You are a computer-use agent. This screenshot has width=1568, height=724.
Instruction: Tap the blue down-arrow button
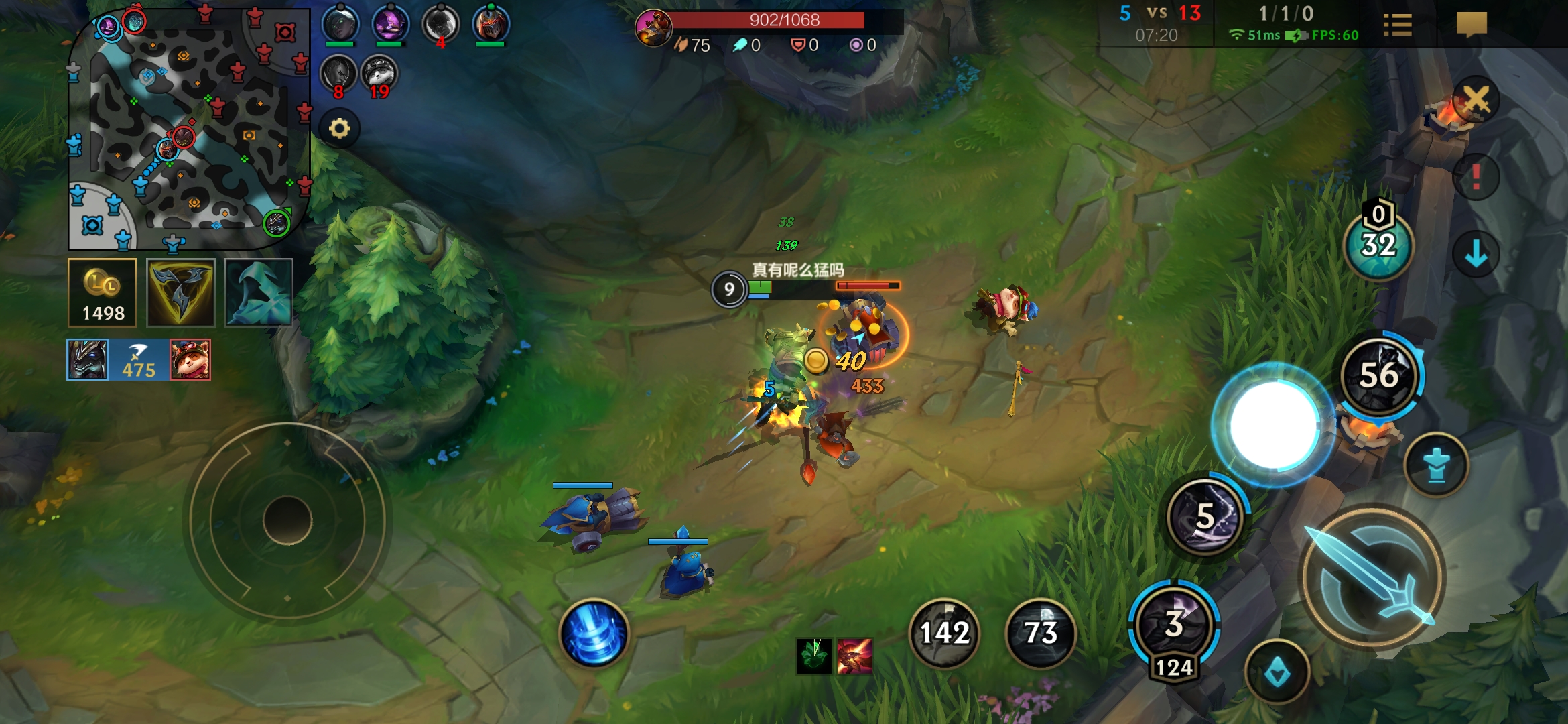[x=1476, y=255]
